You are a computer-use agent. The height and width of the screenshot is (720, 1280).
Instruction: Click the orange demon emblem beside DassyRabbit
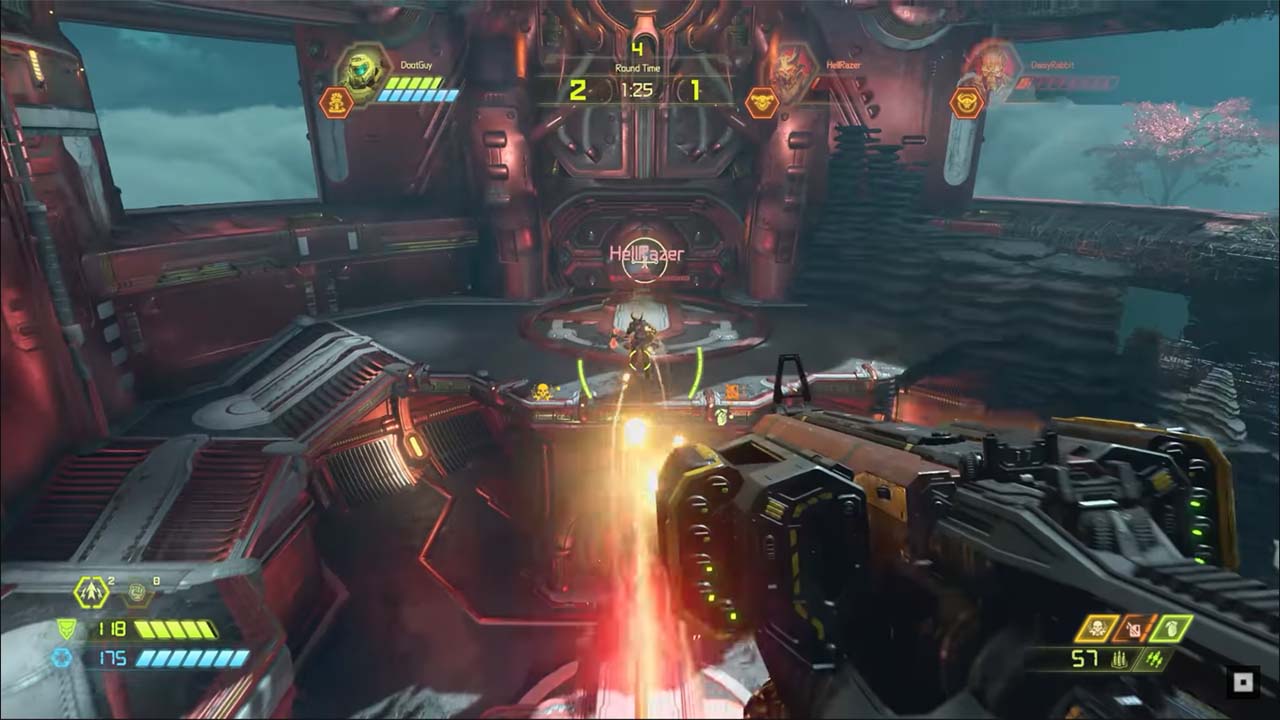pos(966,102)
